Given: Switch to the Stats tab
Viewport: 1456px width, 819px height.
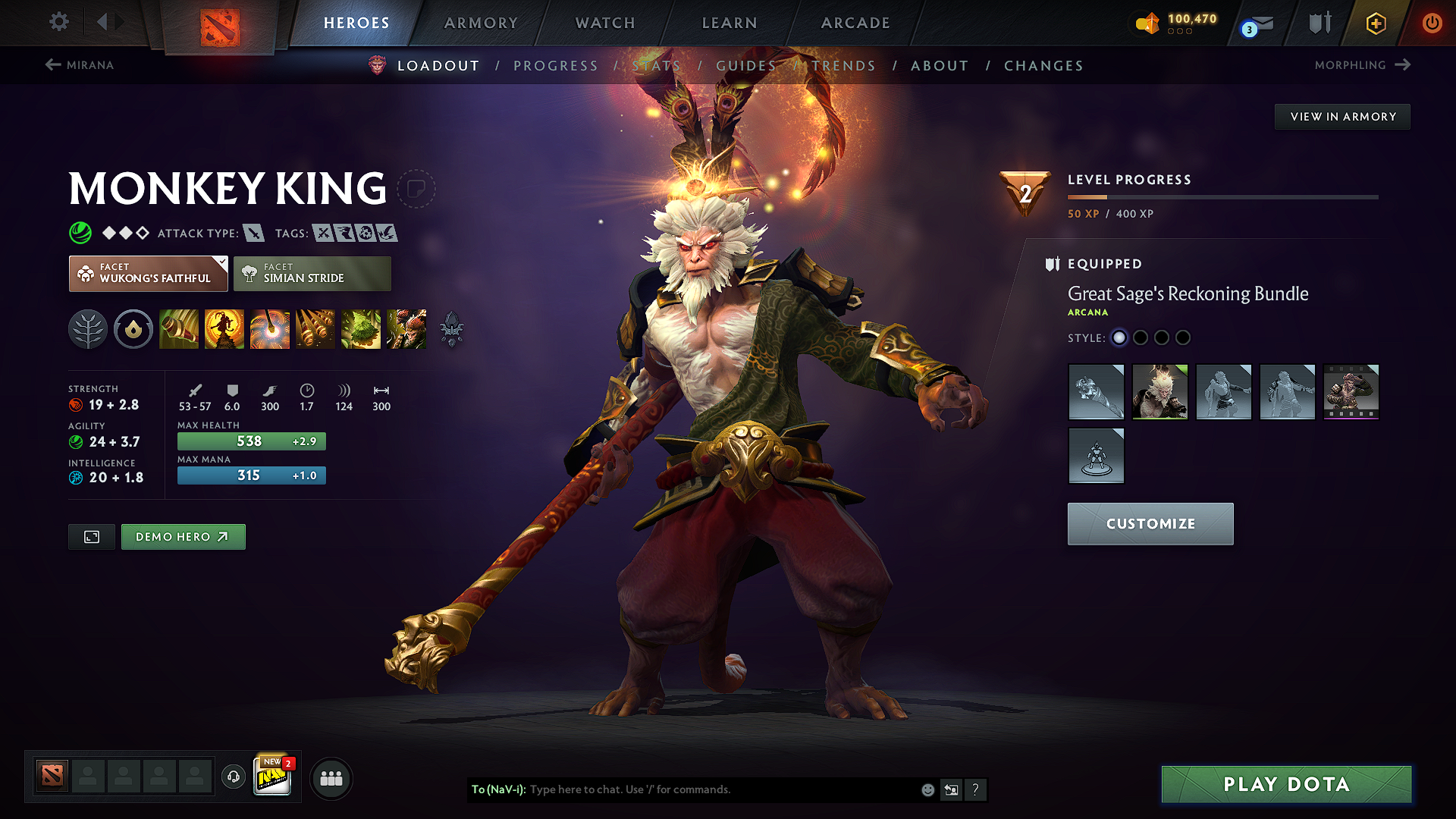Looking at the screenshot, I should pyautogui.click(x=657, y=65).
